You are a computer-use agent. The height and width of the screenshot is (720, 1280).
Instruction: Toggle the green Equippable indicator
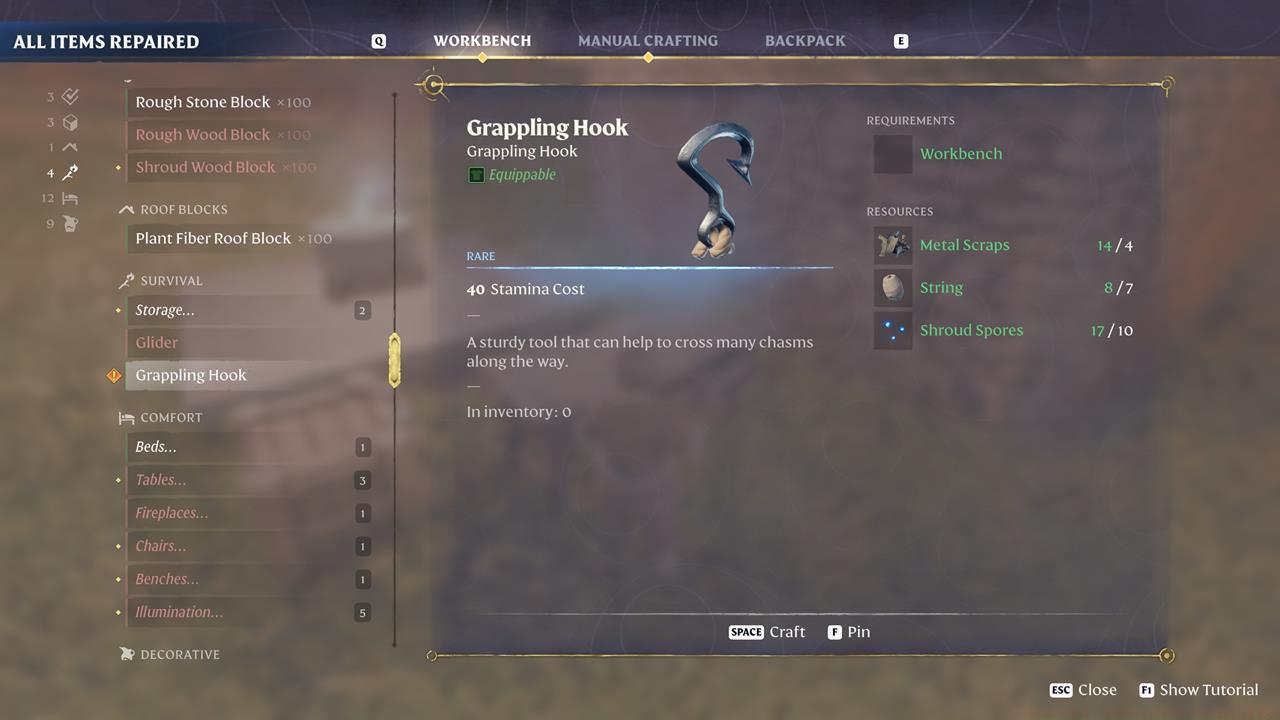point(477,174)
